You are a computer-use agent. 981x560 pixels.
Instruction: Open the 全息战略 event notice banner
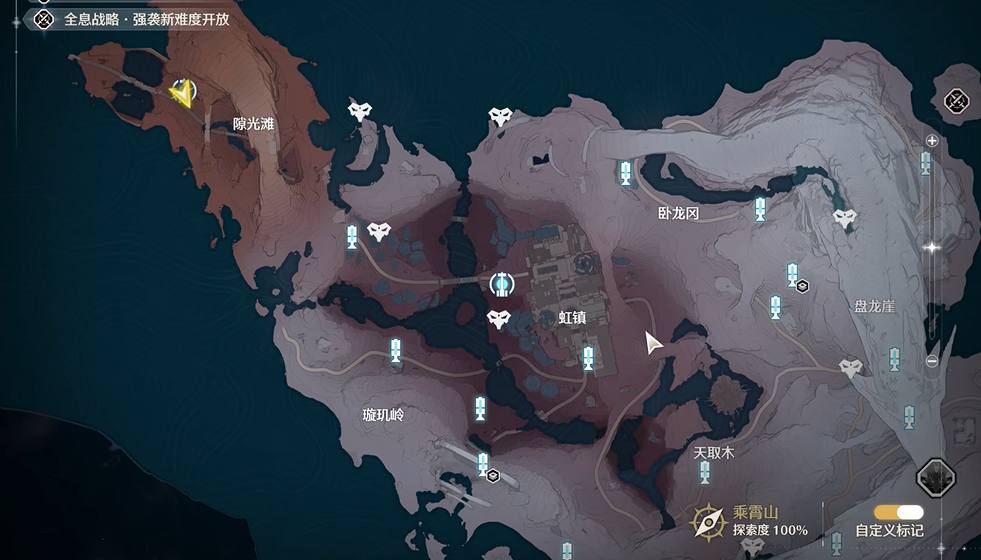pos(132,18)
